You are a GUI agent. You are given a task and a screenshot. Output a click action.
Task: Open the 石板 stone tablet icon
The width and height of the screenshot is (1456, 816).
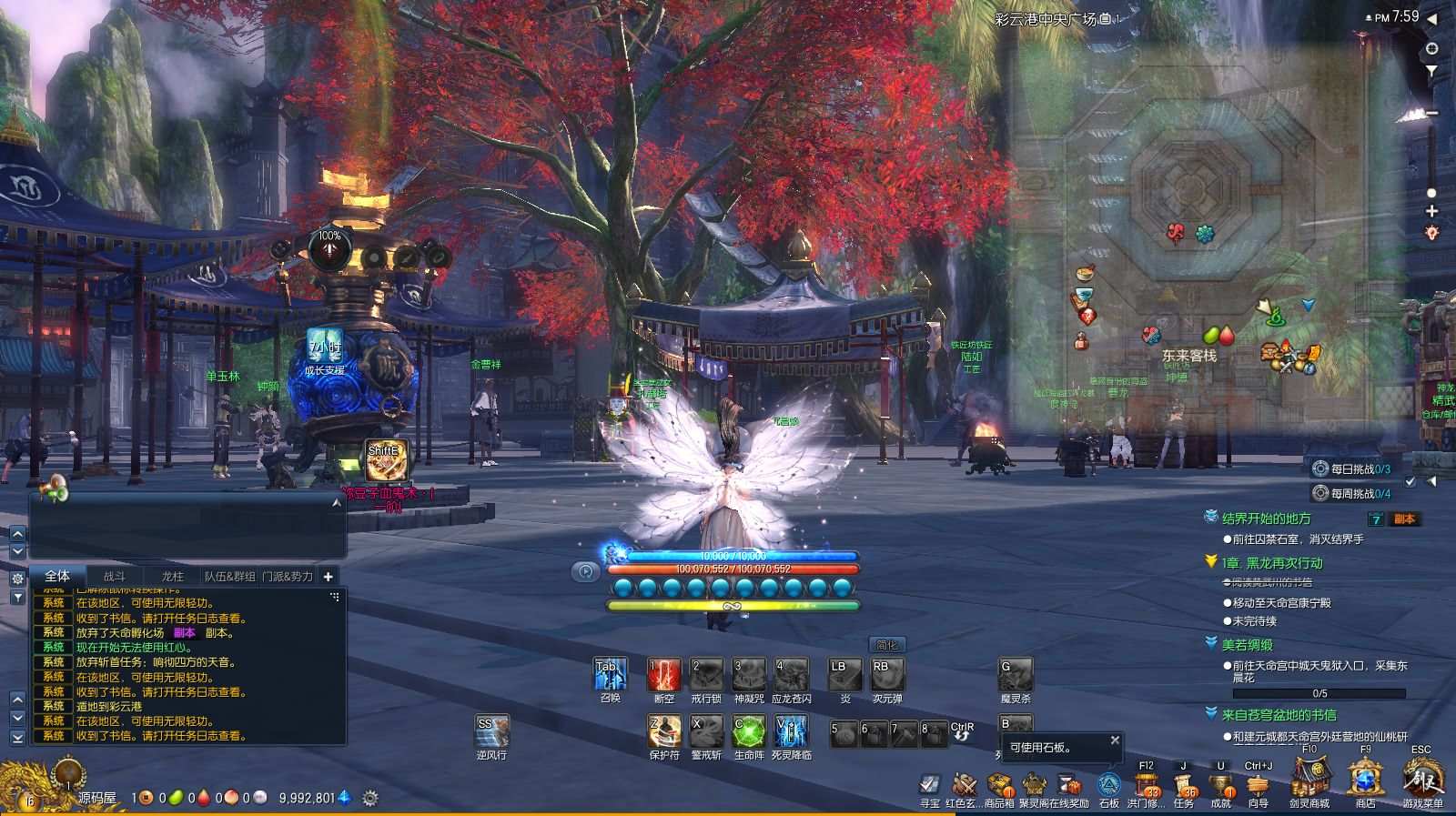point(1109,782)
